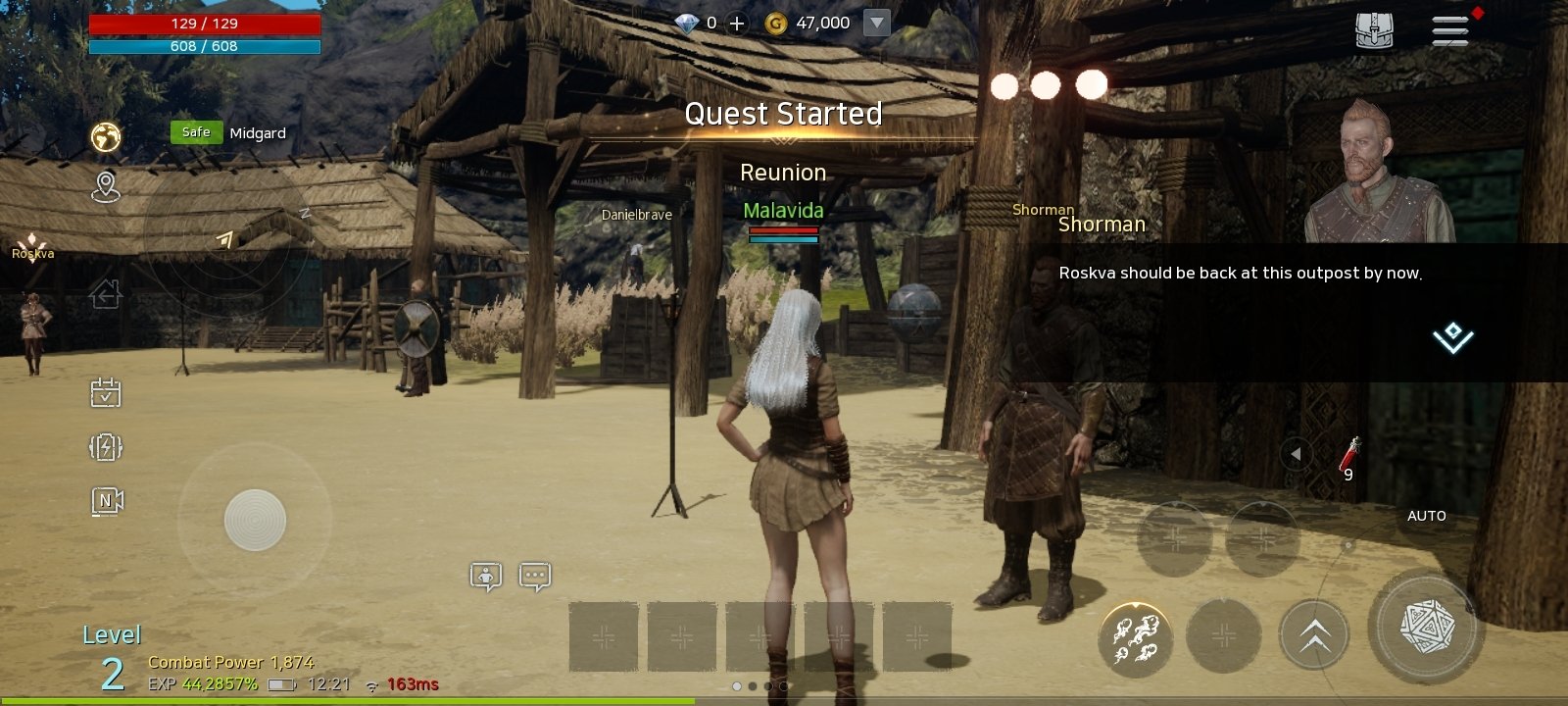
Task: Tap the return home arrow icon
Action: click(x=106, y=293)
